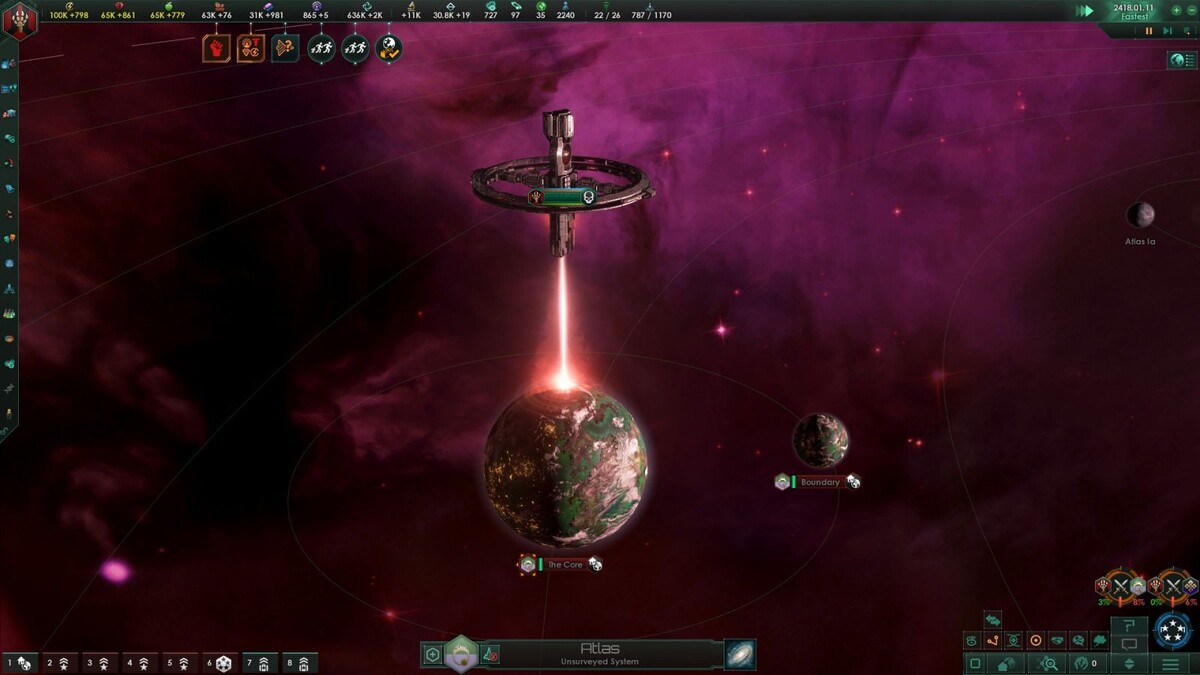Select the Boundary planet label
Image resolution: width=1200 pixels, height=675 pixels.
819,482
